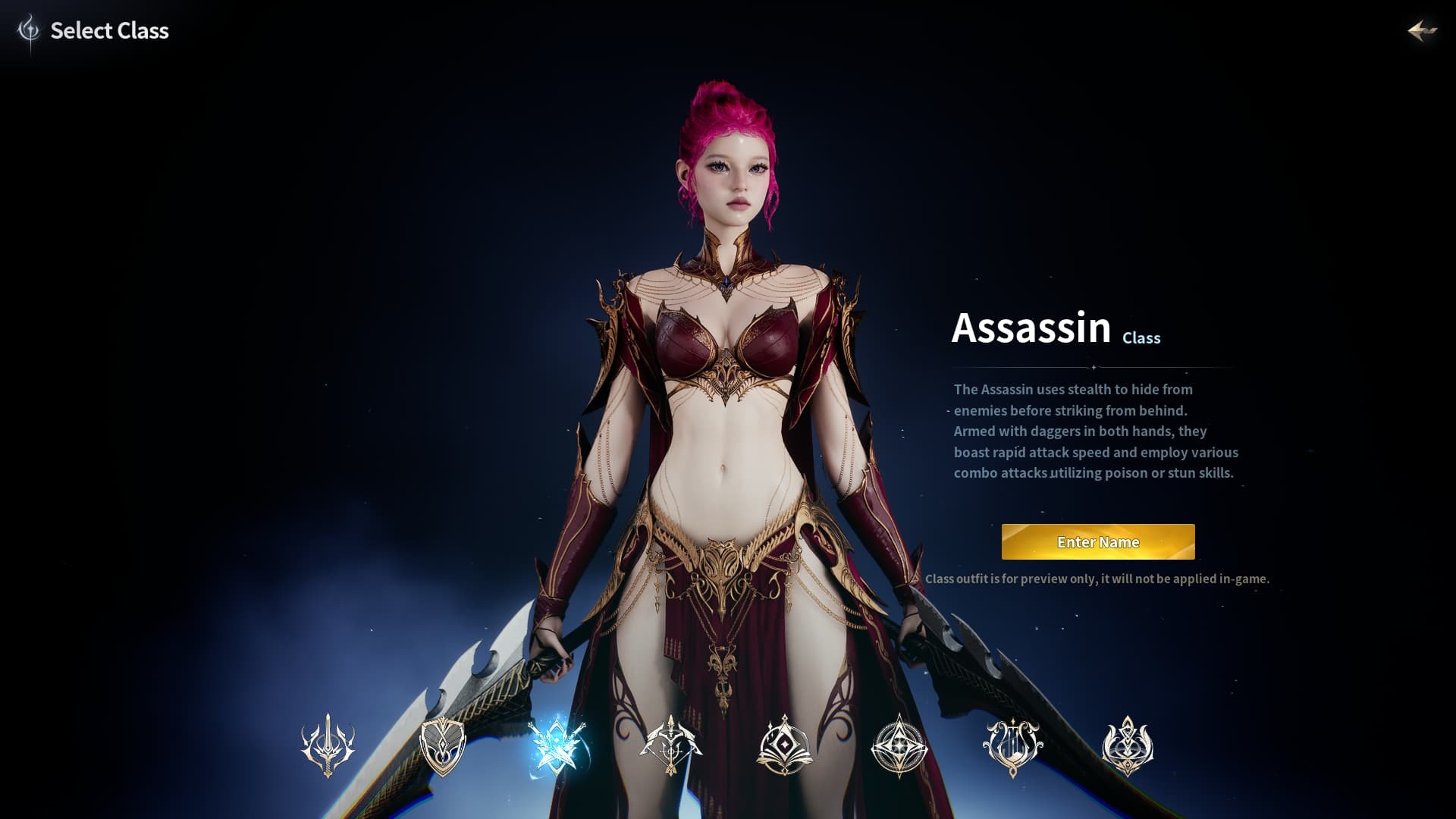This screenshot has width=1456, height=819.
Task: Click the Select Class header
Action: pyautogui.click(x=109, y=31)
